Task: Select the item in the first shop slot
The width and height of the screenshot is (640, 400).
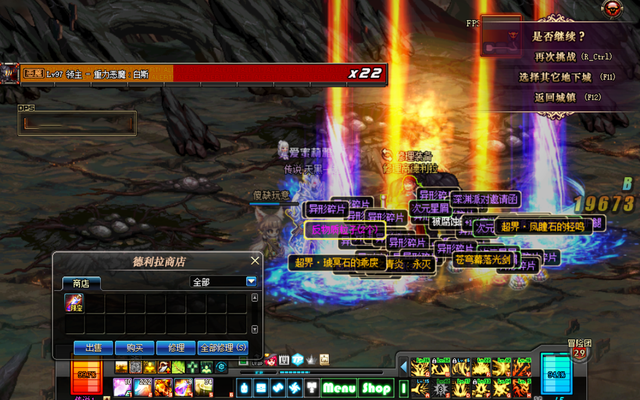Action: click(x=75, y=303)
